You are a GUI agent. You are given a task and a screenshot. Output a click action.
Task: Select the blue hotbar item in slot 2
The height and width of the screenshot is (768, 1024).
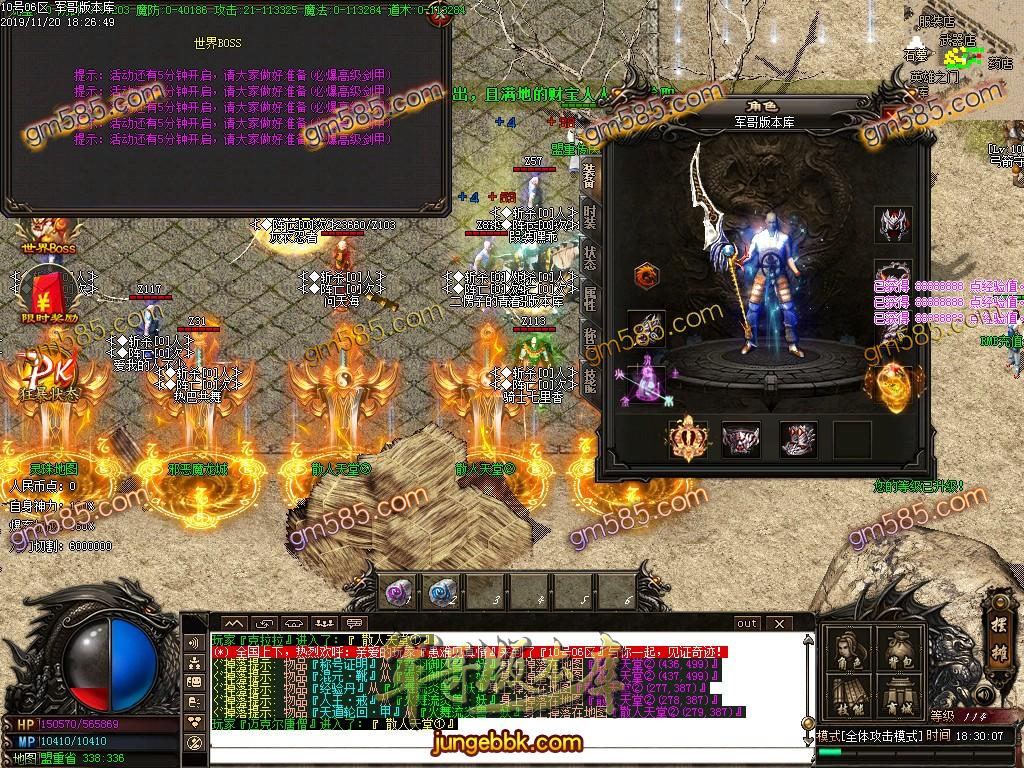point(442,592)
